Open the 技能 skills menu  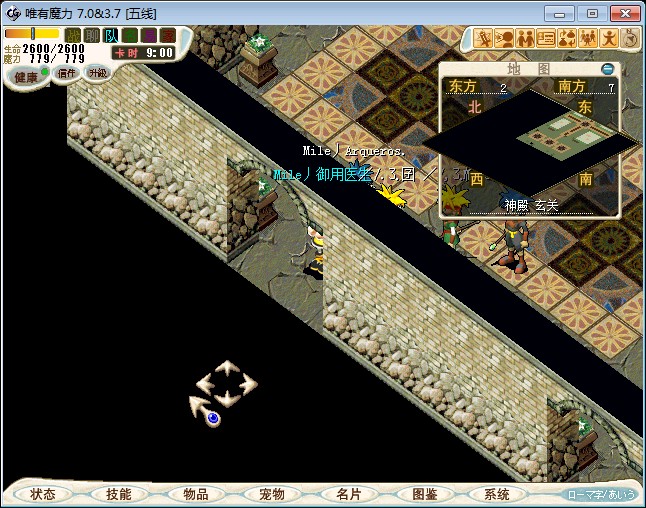pos(119,494)
